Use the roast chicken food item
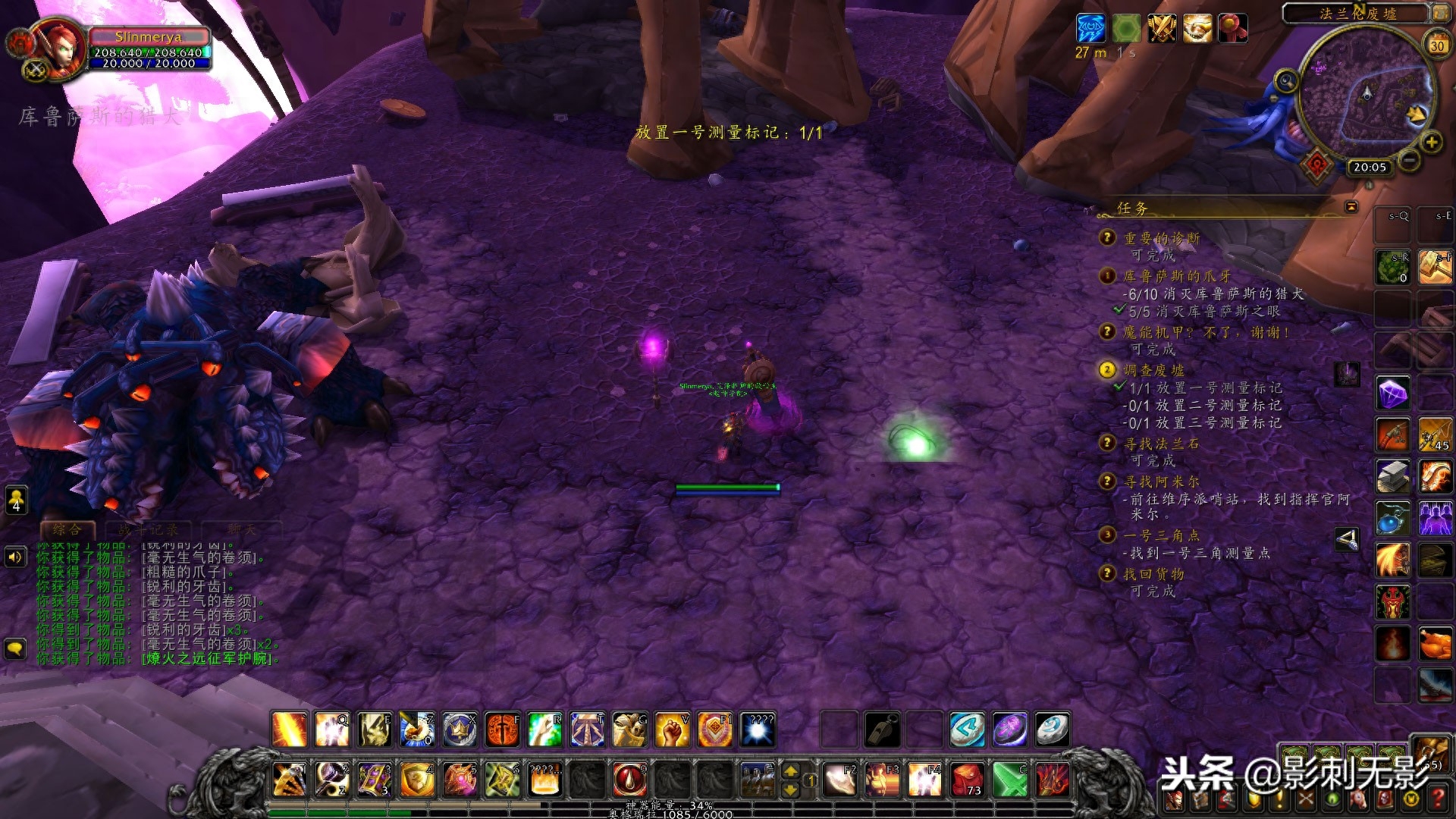 pyautogui.click(x=1434, y=645)
